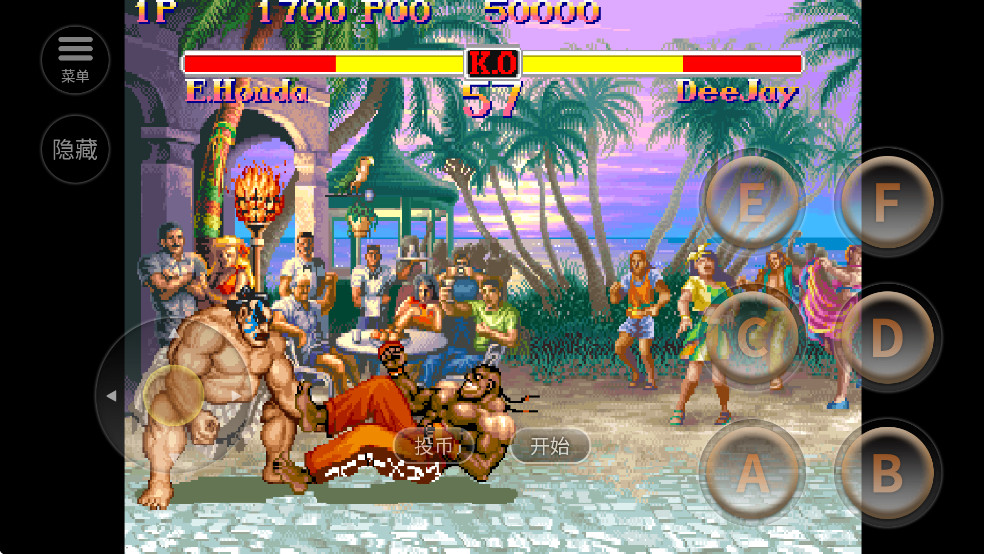
Task: Trigger the E attack button
Action: (752, 203)
